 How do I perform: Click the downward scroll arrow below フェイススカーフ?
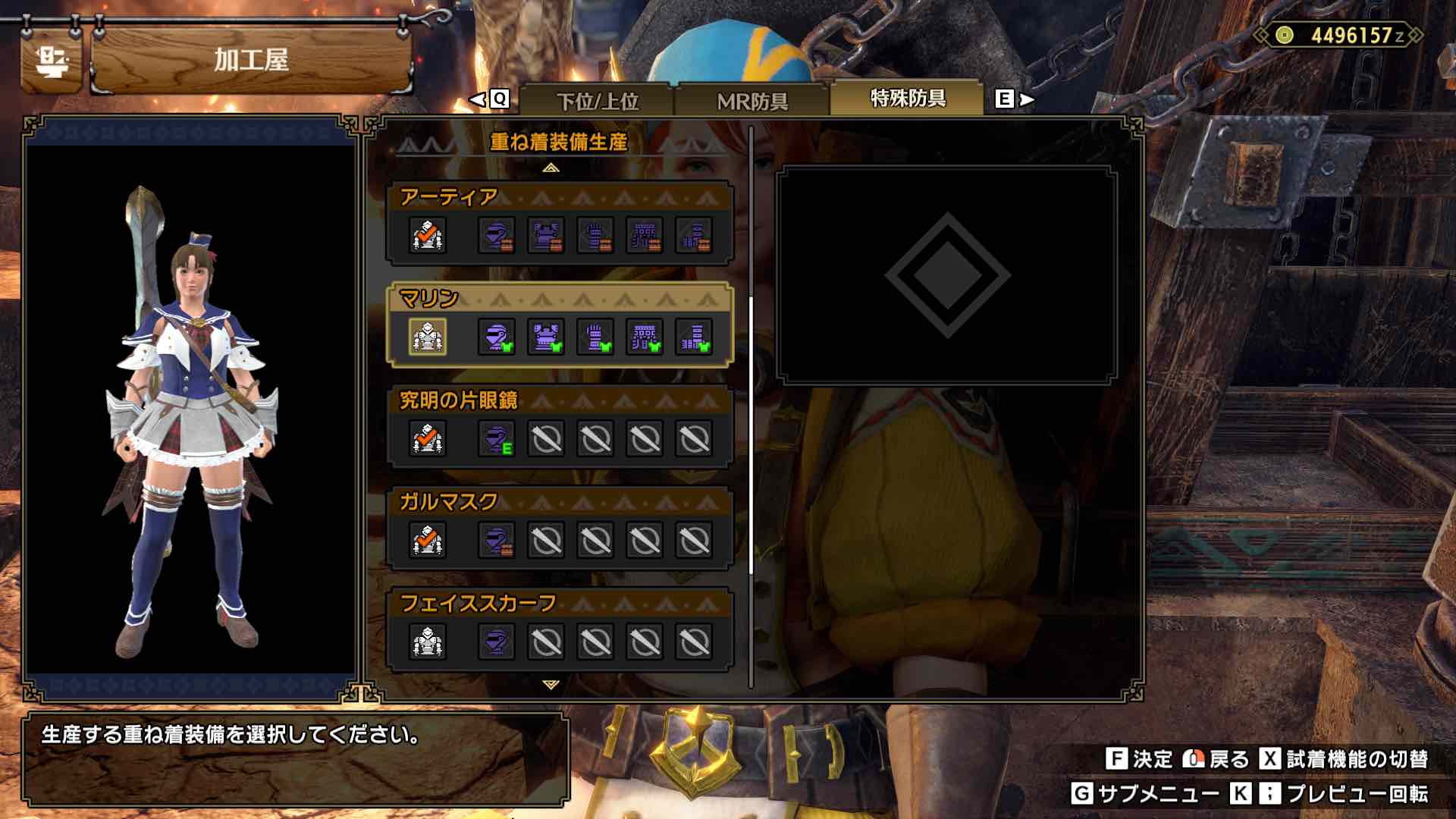[x=548, y=684]
